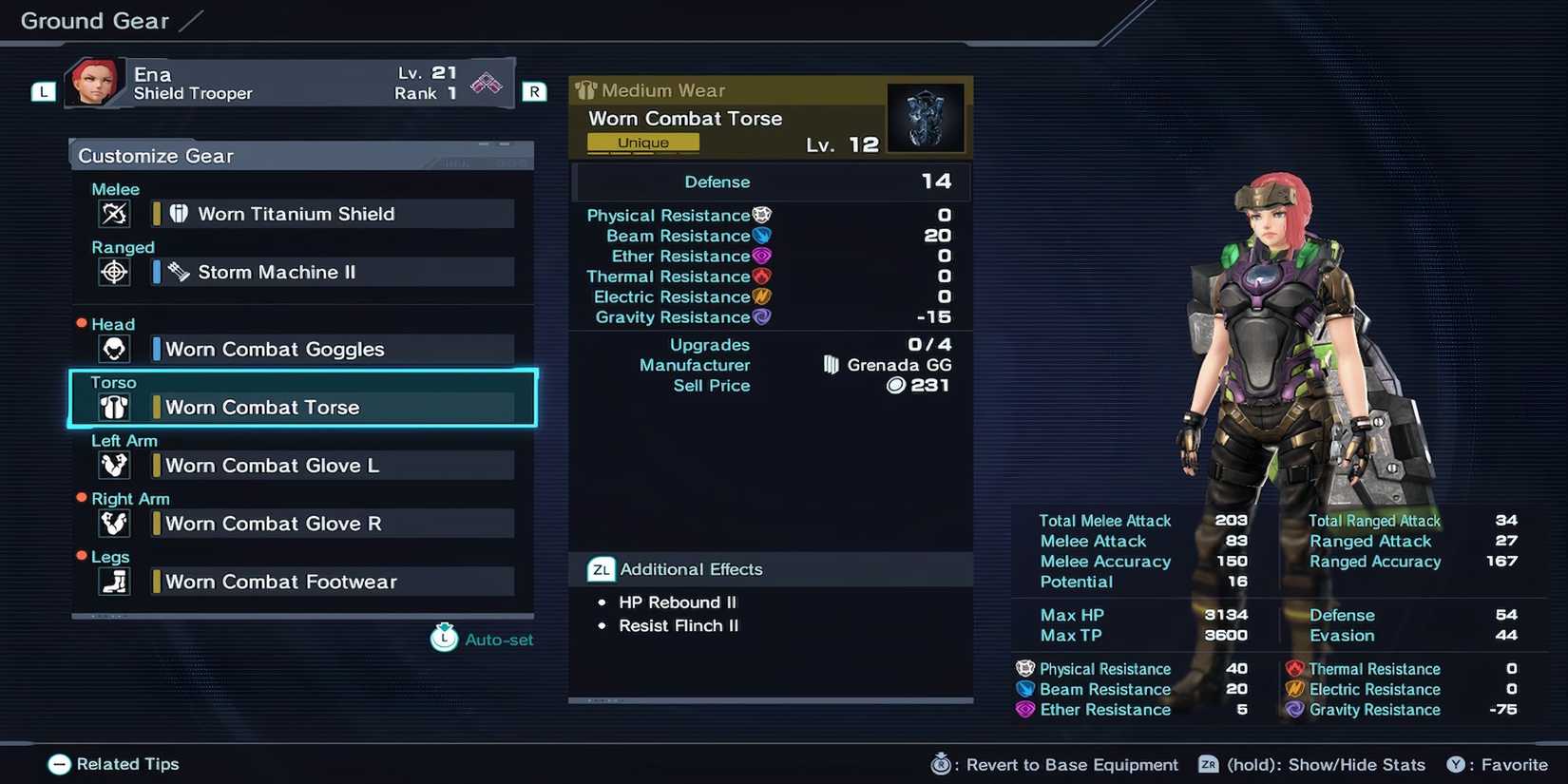The height and width of the screenshot is (784, 1568).
Task: Open the Worn Combat Goggles slot
Action: (274, 349)
